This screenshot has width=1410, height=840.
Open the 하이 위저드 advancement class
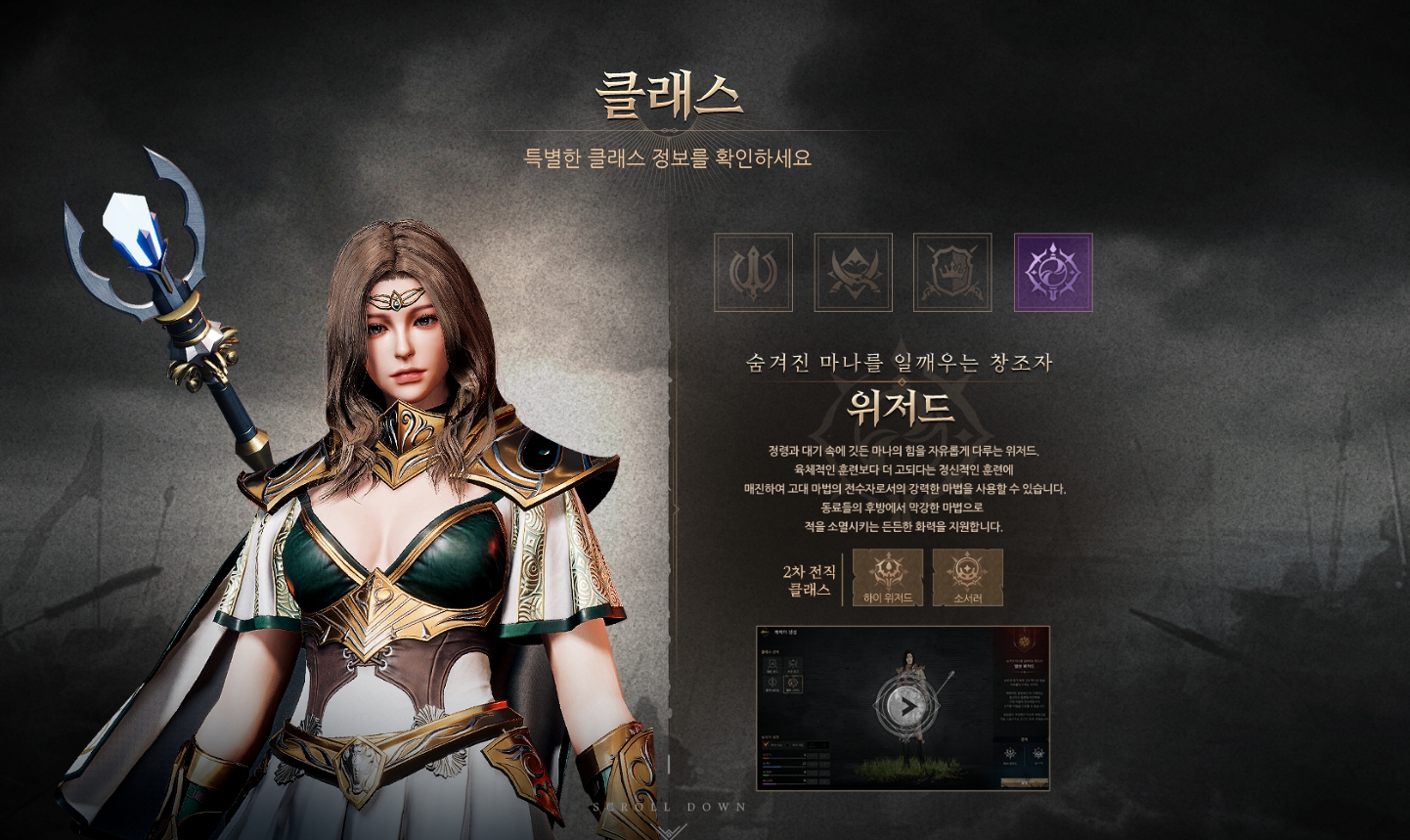point(888,577)
